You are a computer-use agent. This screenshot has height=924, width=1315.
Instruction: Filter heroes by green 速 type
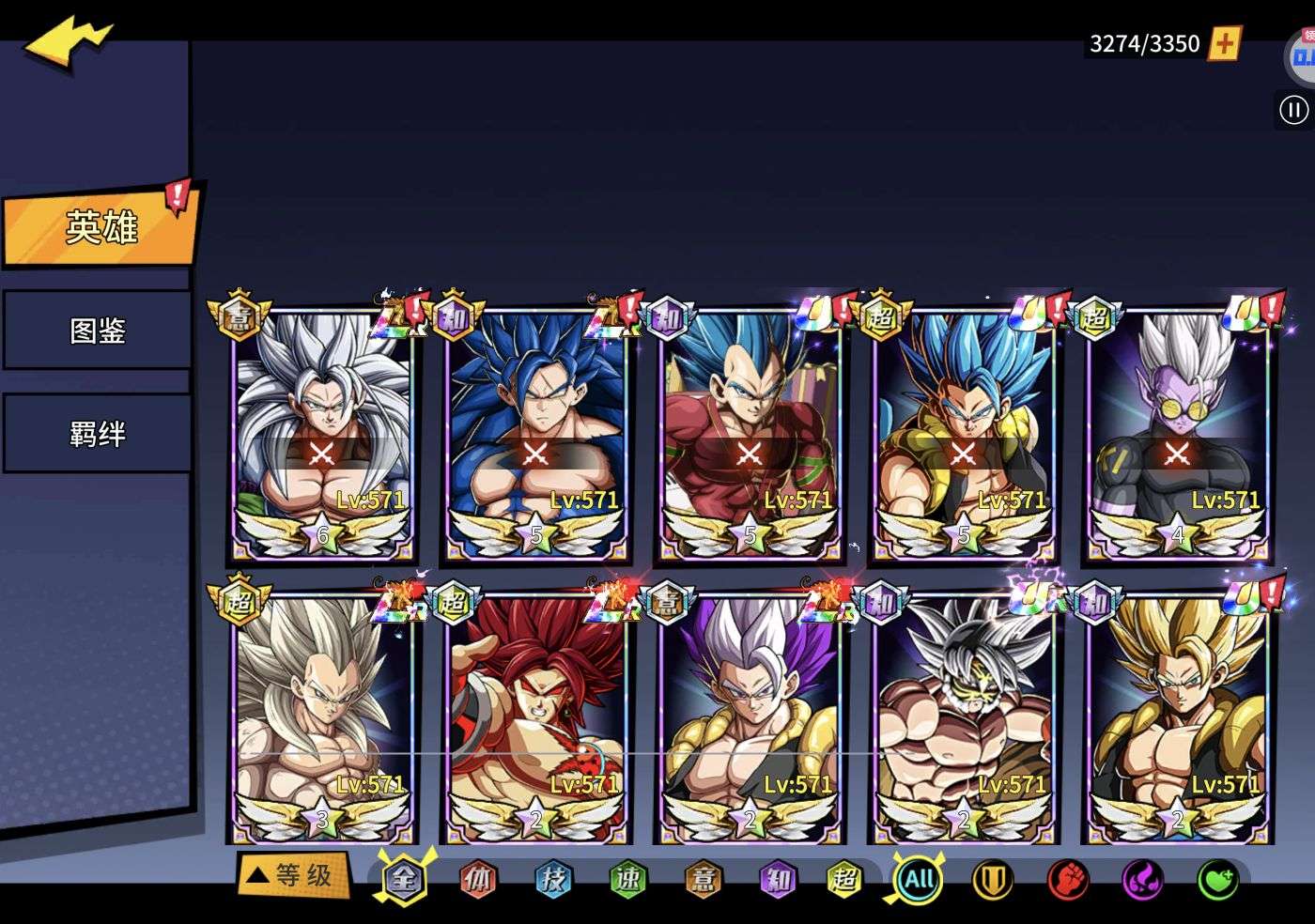coord(627,879)
